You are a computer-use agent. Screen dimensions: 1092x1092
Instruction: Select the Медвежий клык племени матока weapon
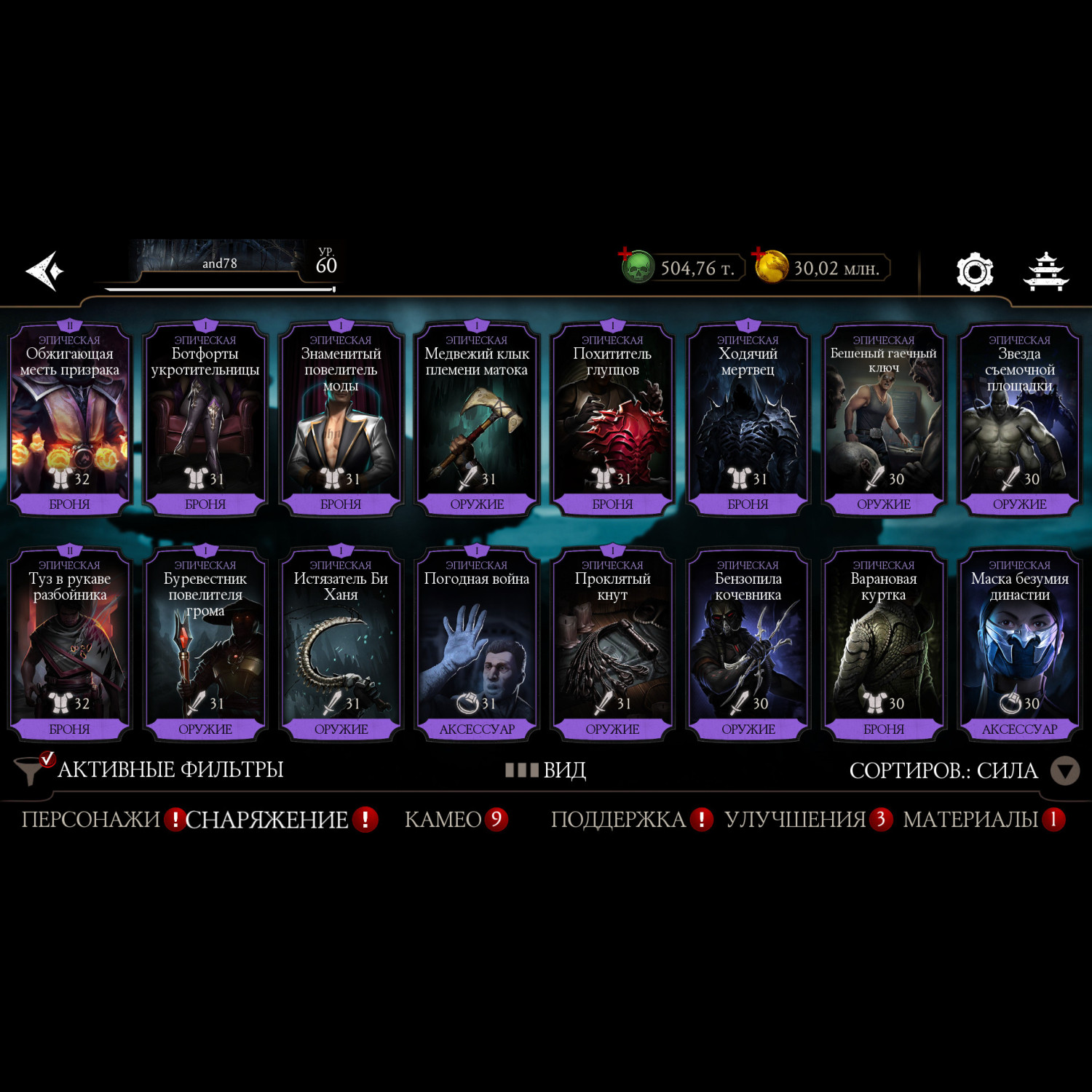(x=477, y=421)
